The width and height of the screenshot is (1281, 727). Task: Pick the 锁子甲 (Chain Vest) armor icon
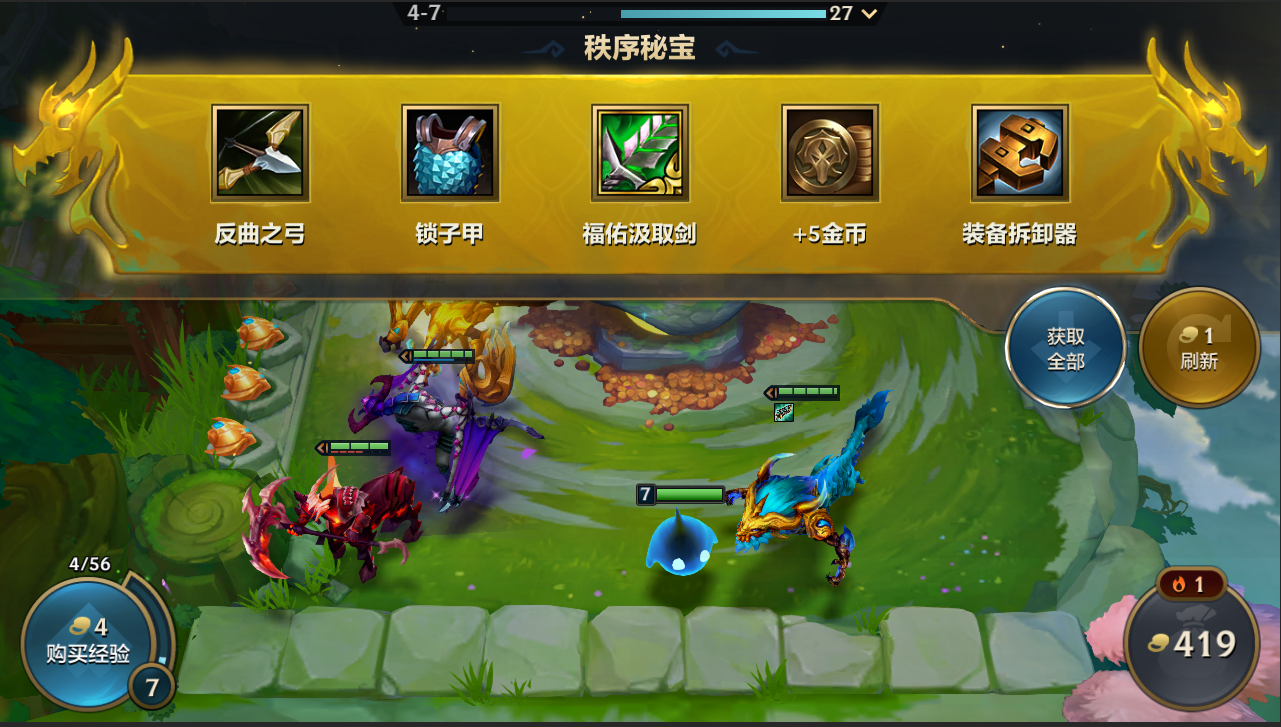[x=448, y=153]
